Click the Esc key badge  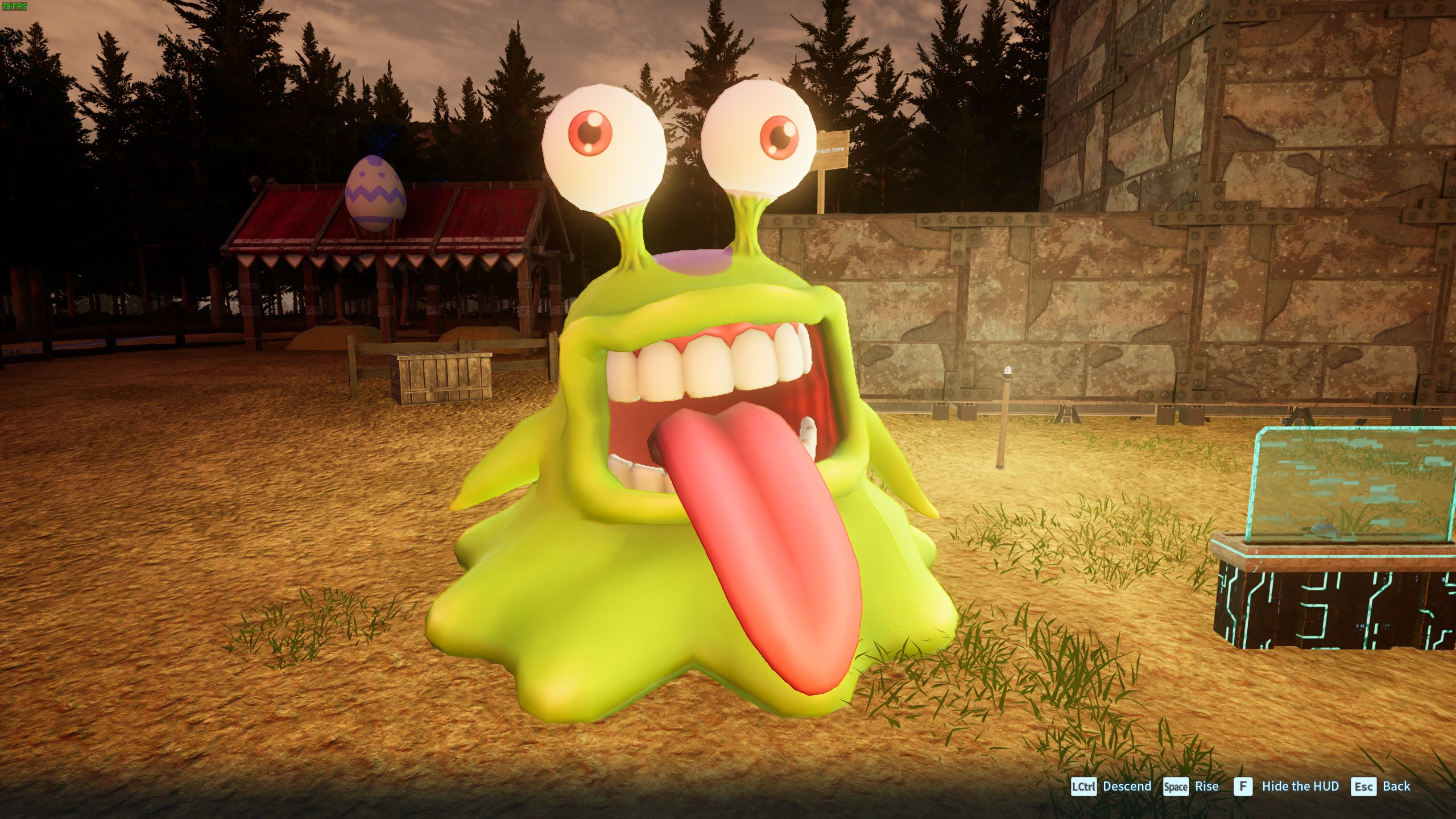(1363, 787)
